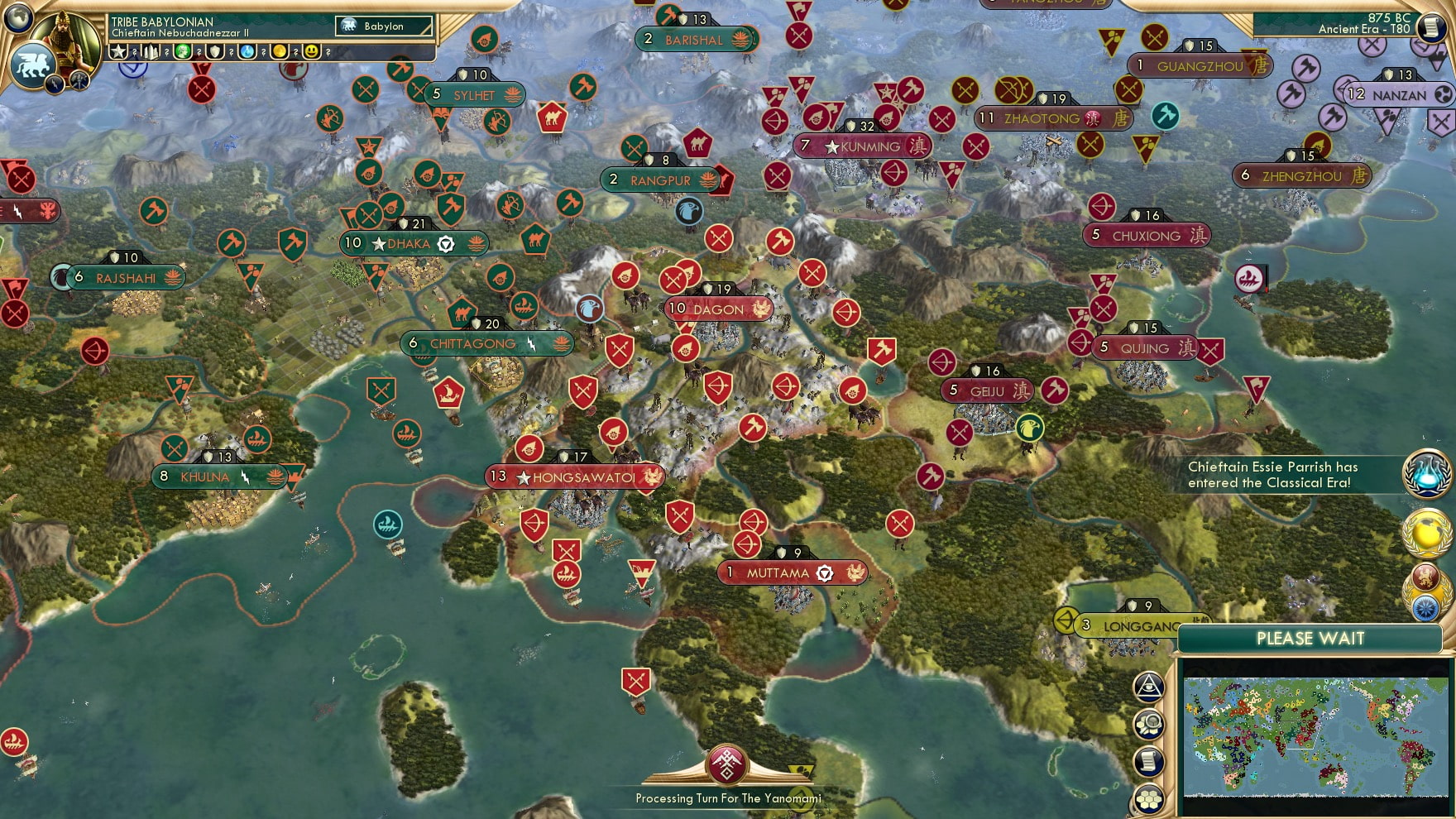Click the white city buildings icon
The width and height of the screenshot is (1456, 819).
(x=151, y=52)
